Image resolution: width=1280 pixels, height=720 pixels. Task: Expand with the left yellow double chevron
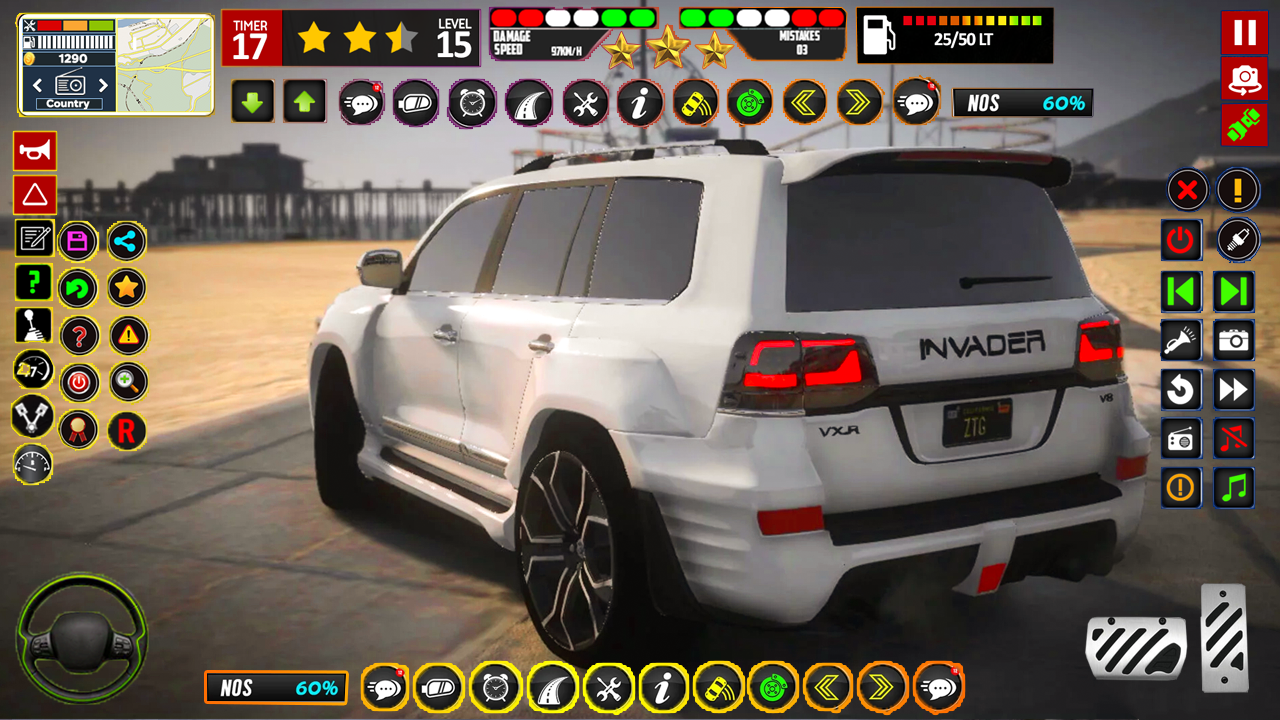(x=804, y=101)
